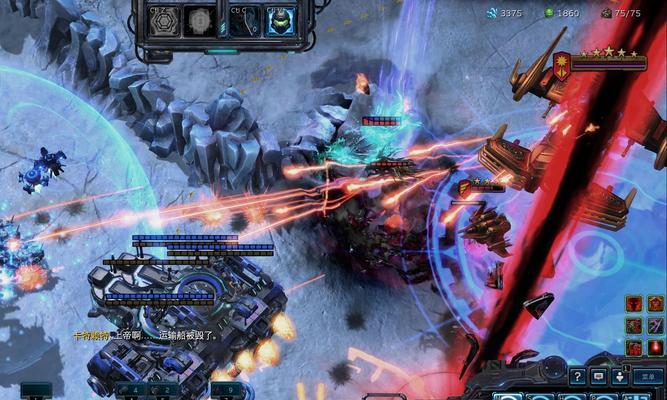Use the green-visor helmet top-bar ability
This screenshot has width=667, height=400.
coord(279,22)
